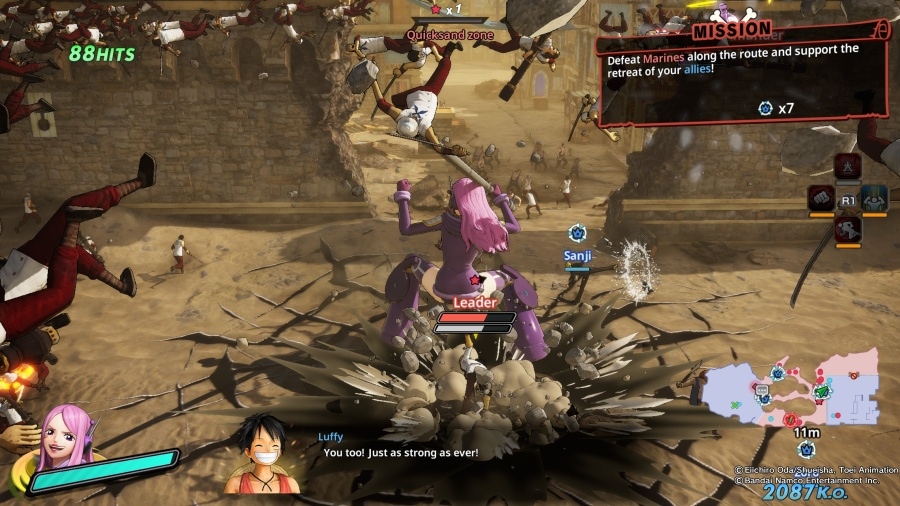
Task: Click the green arrow player marker on minimap
Action: (x=822, y=392)
